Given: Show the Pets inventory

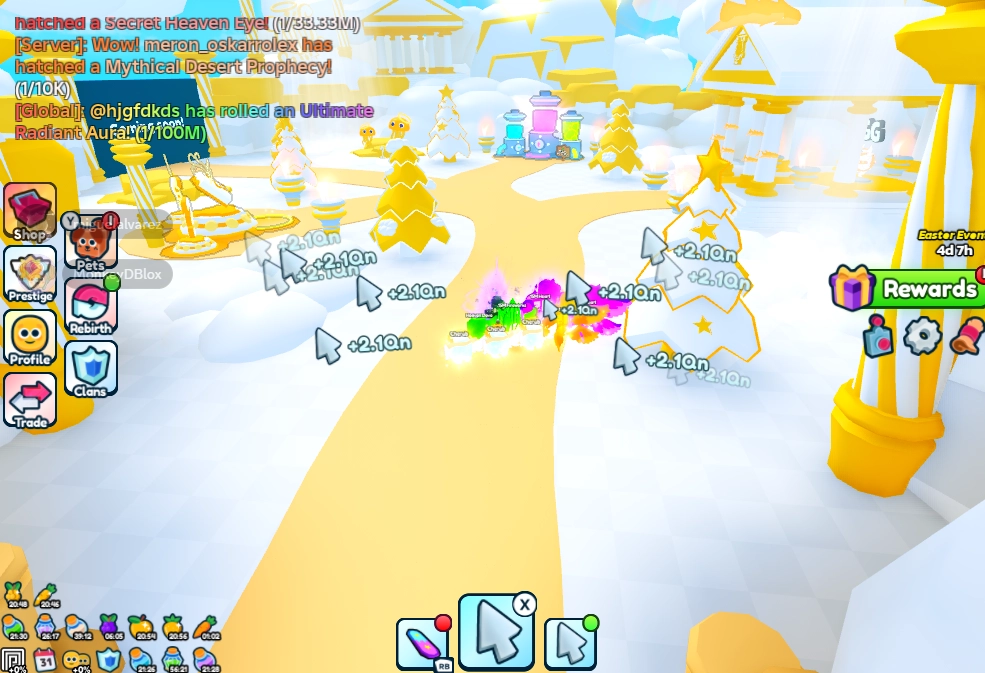Looking at the screenshot, I should point(90,247).
